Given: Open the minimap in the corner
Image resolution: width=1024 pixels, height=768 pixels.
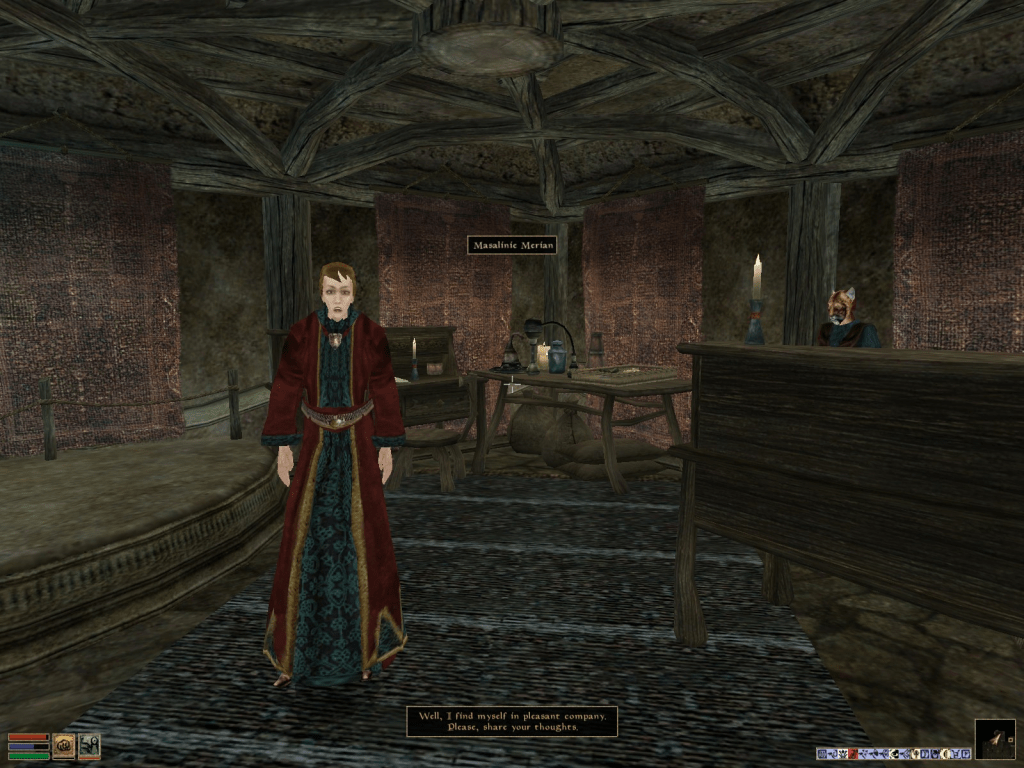Looking at the screenshot, I should [x=995, y=739].
